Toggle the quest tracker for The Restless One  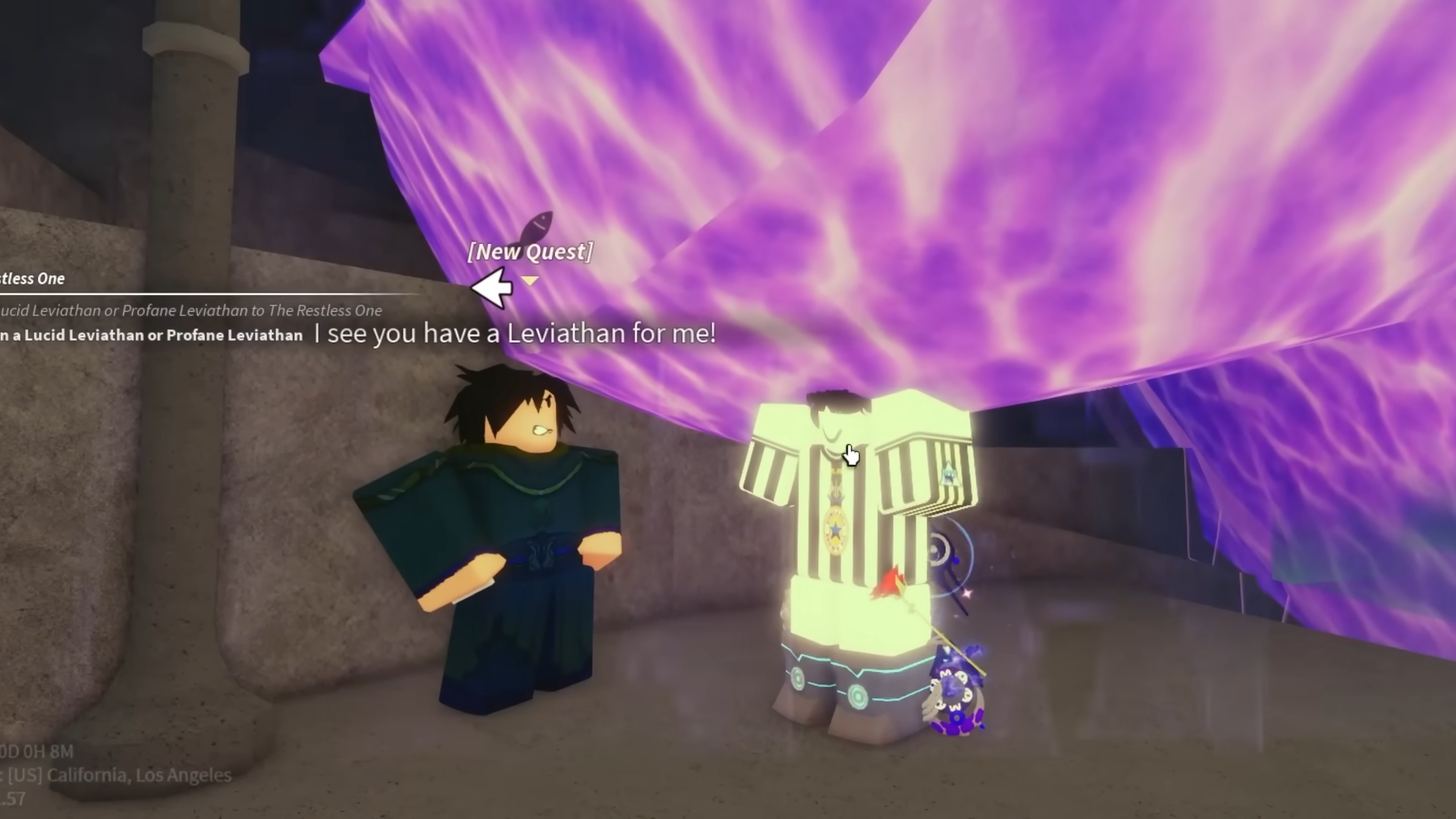click(33, 278)
